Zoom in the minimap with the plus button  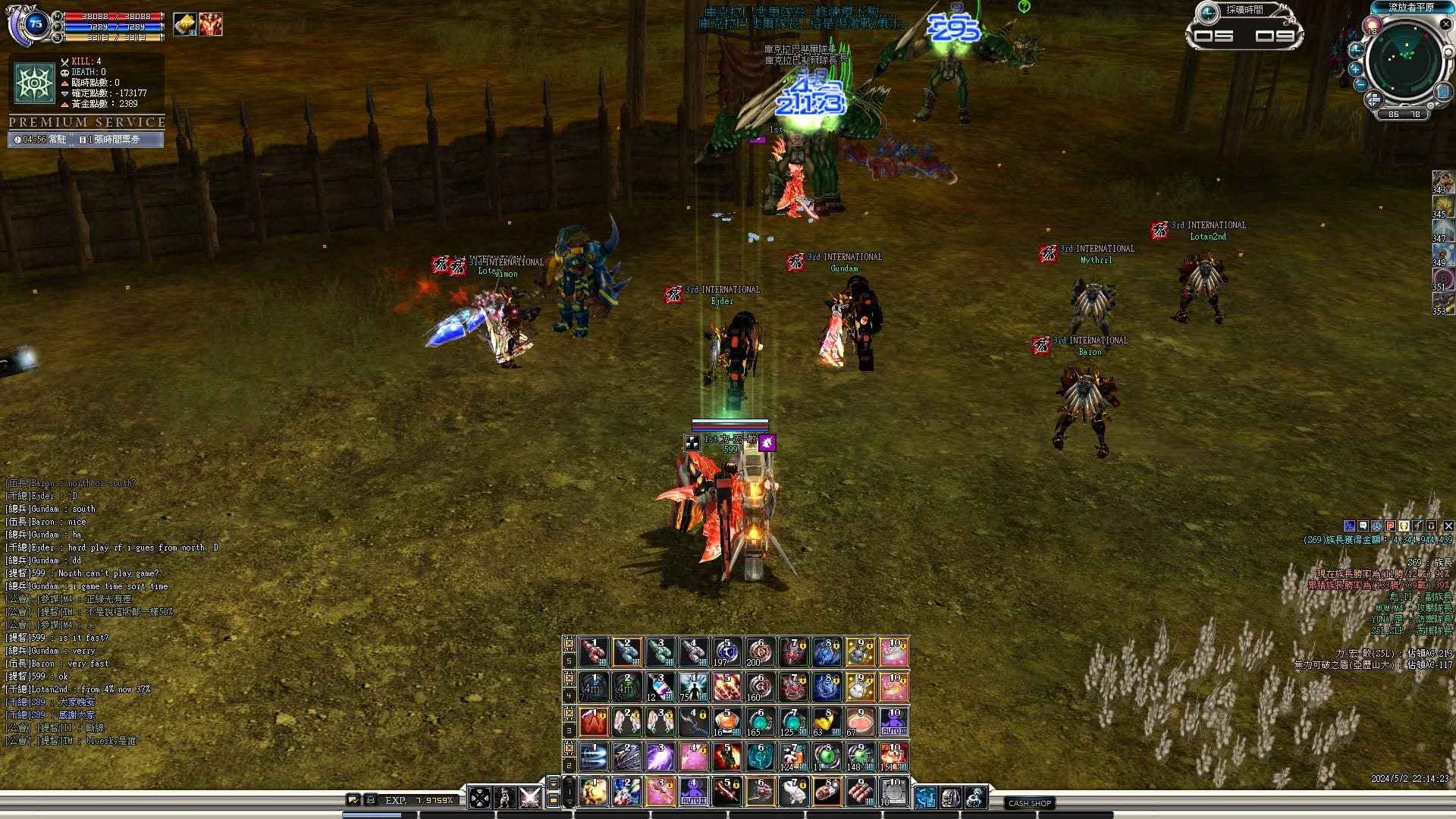(1356, 69)
